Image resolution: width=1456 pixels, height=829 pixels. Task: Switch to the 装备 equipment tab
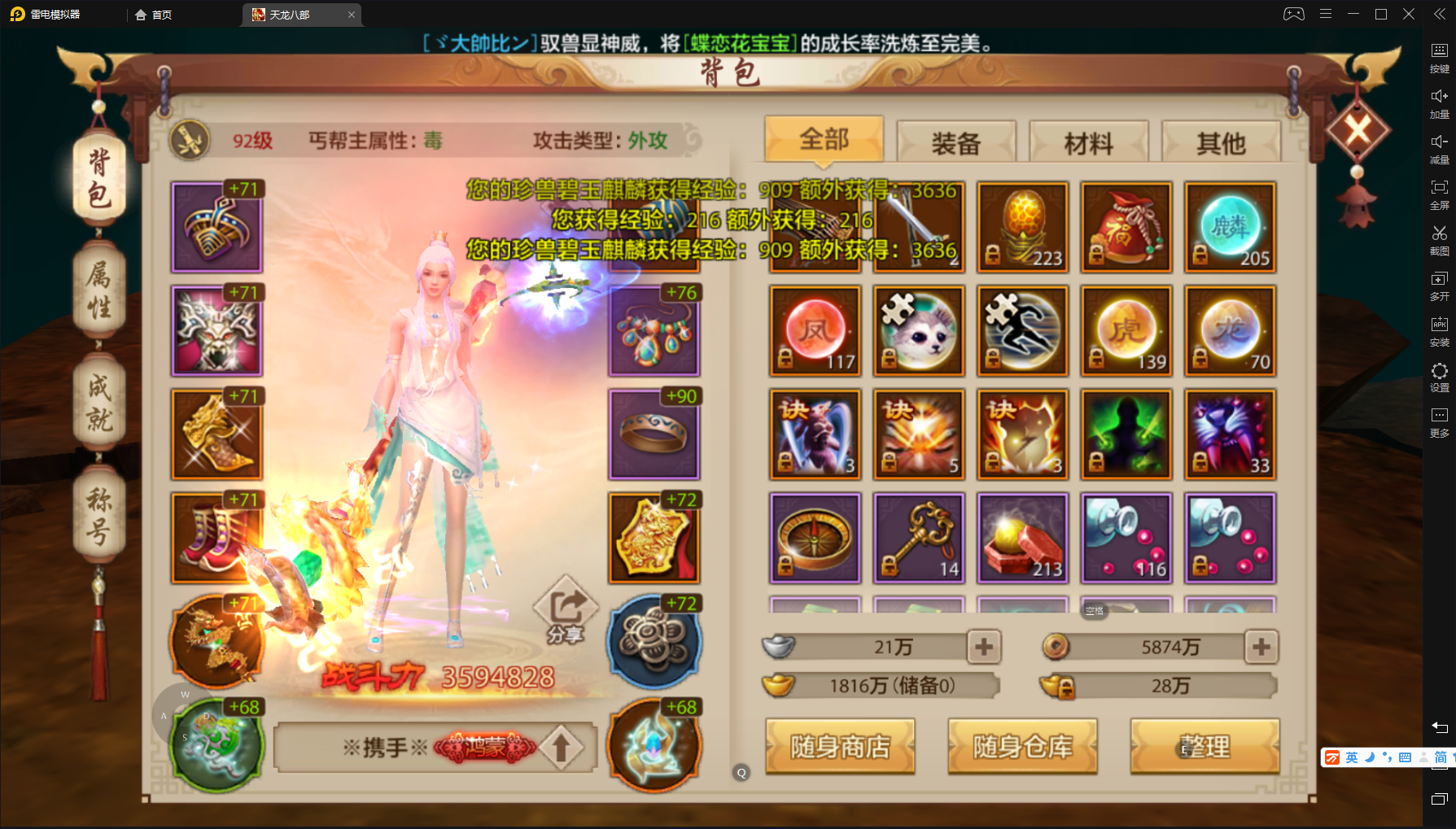pyautogui.click(x=956, y=142)
